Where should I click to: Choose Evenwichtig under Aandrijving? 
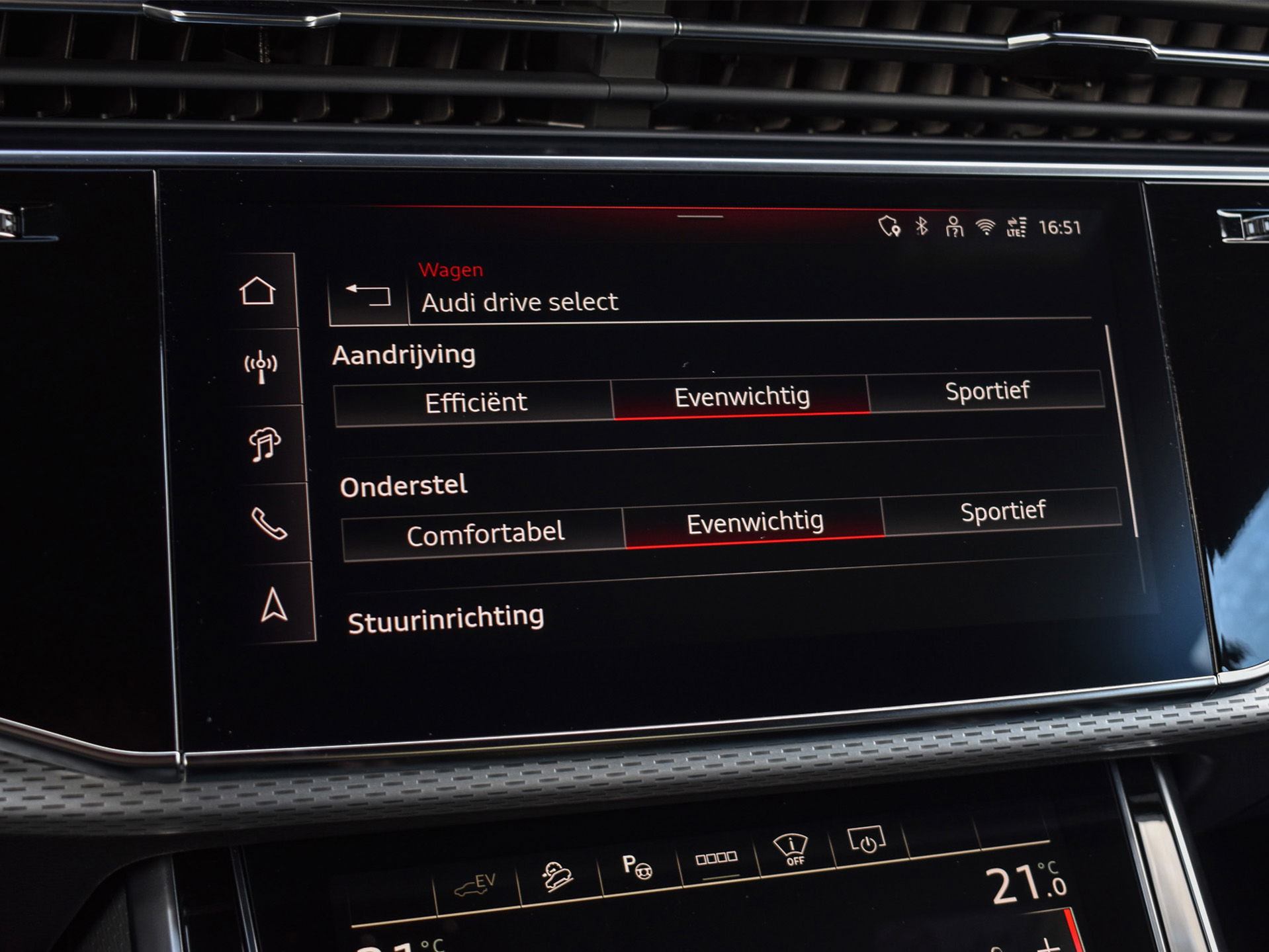(x=741, y=396)
